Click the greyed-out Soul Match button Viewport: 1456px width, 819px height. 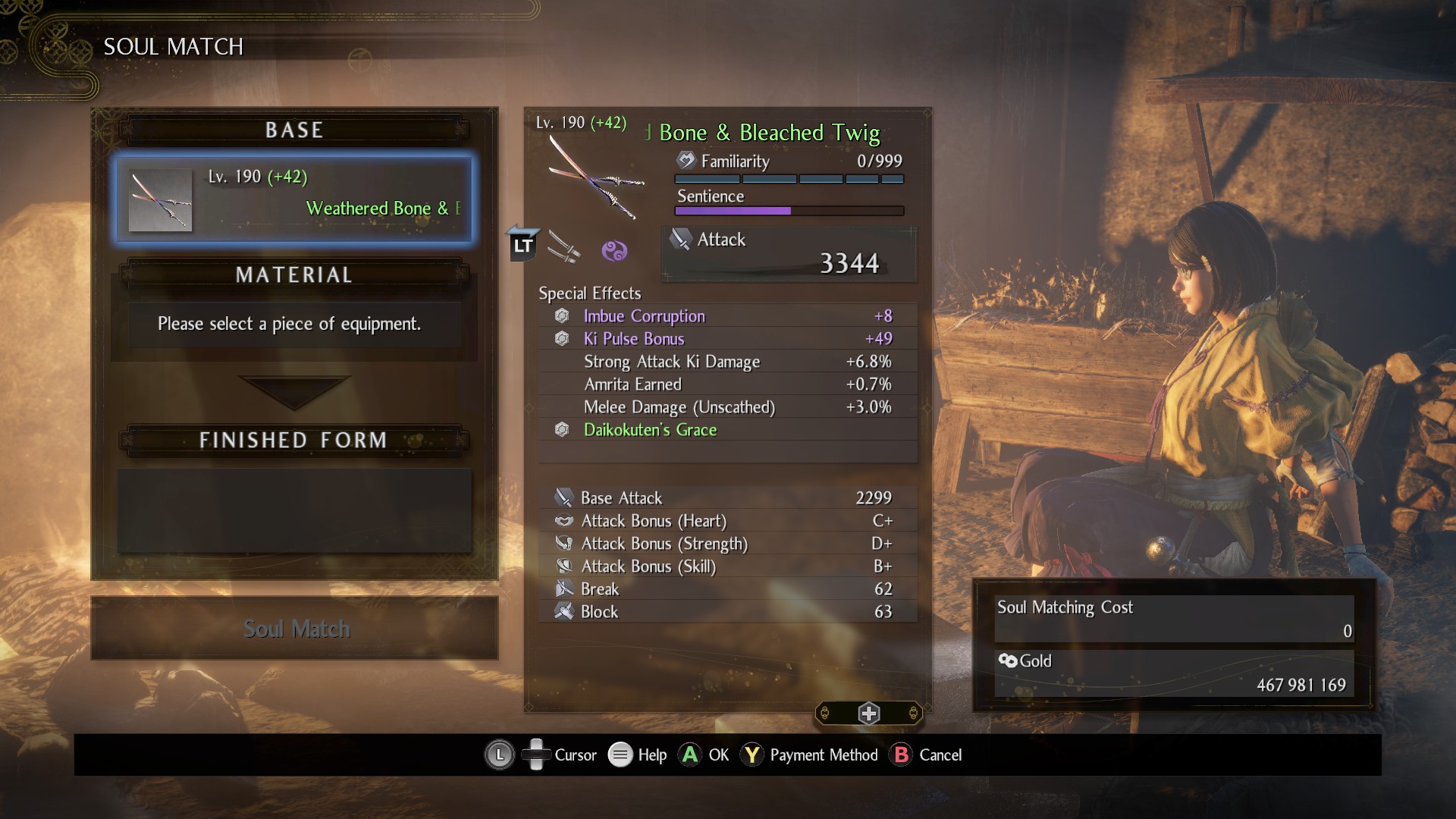(x=296, y=629)
